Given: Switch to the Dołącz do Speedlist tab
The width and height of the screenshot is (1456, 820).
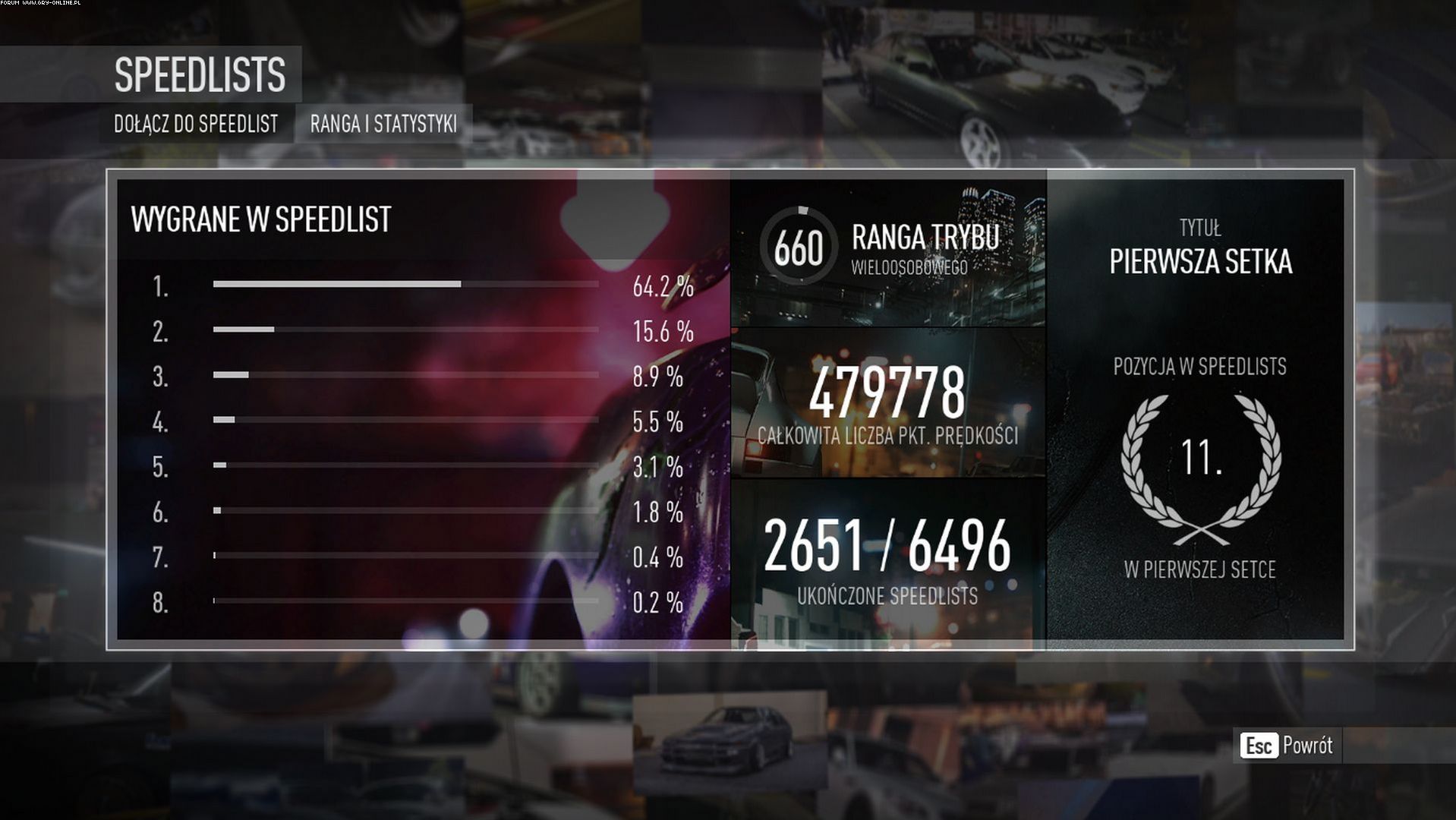Looking at the screenshot, I should pos(196,124).
